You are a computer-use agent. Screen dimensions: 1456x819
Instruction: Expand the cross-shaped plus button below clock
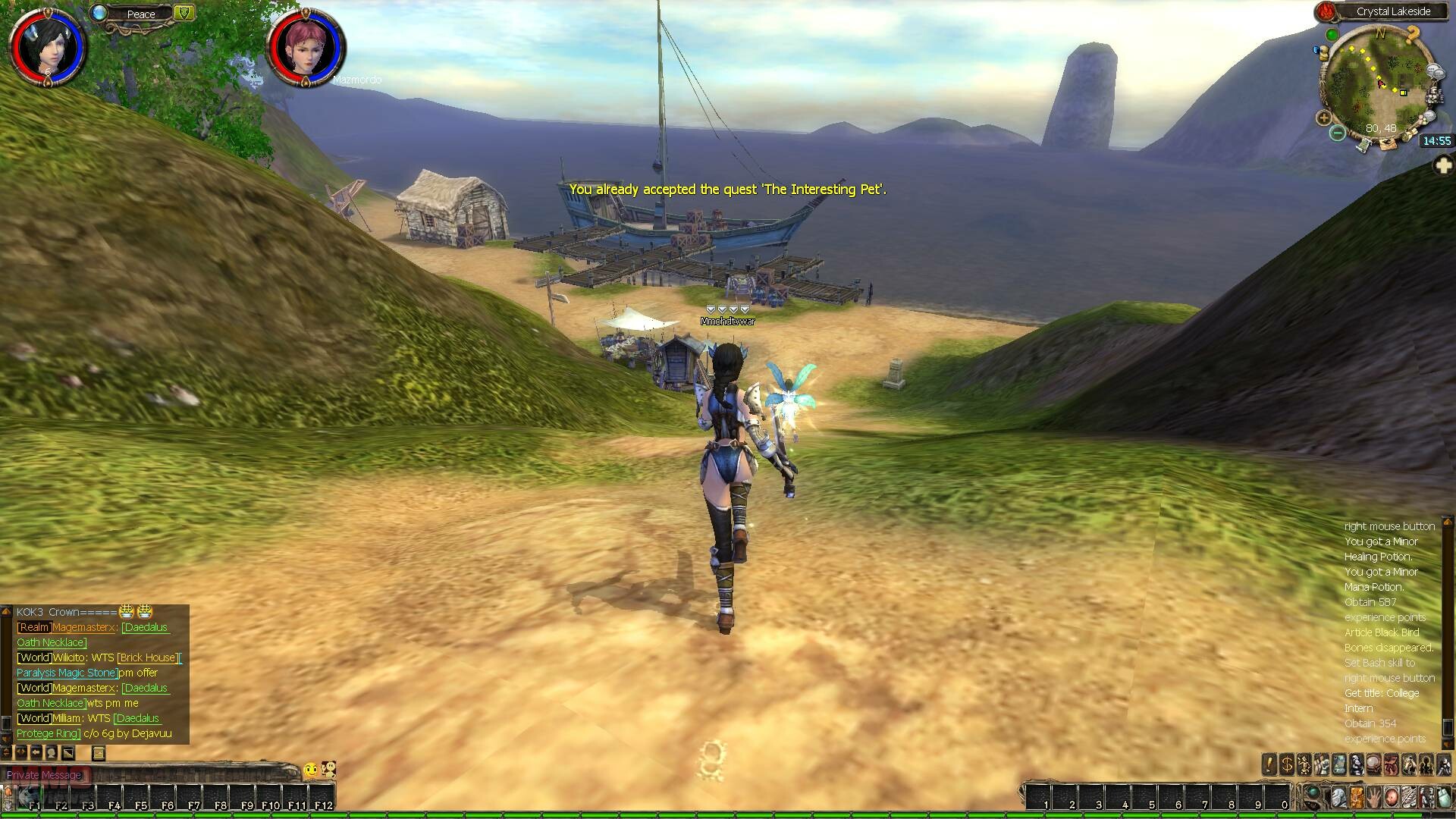point(1443,166)
